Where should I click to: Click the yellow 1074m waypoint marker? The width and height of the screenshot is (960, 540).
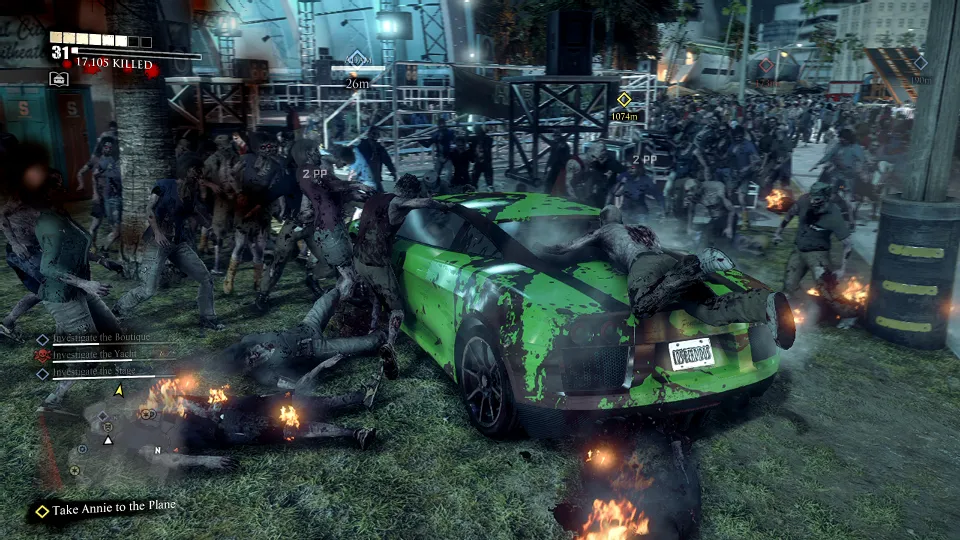[624, 100]
